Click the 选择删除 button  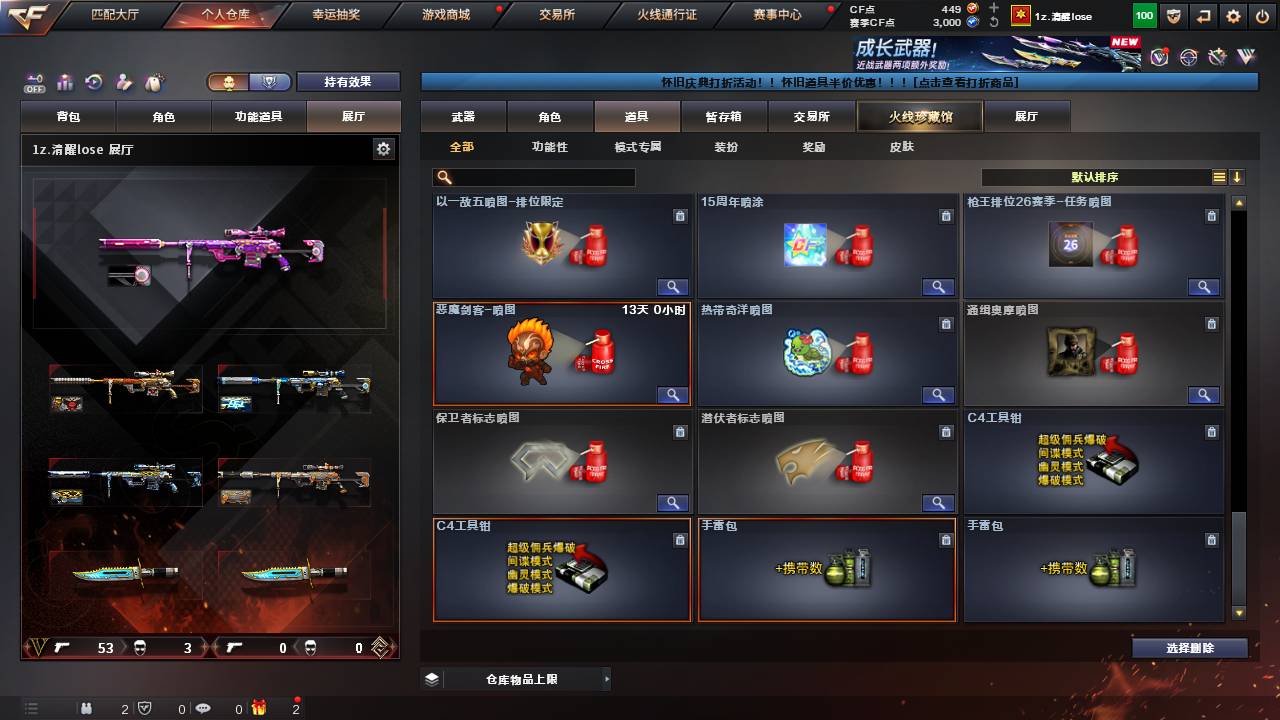1188,647
